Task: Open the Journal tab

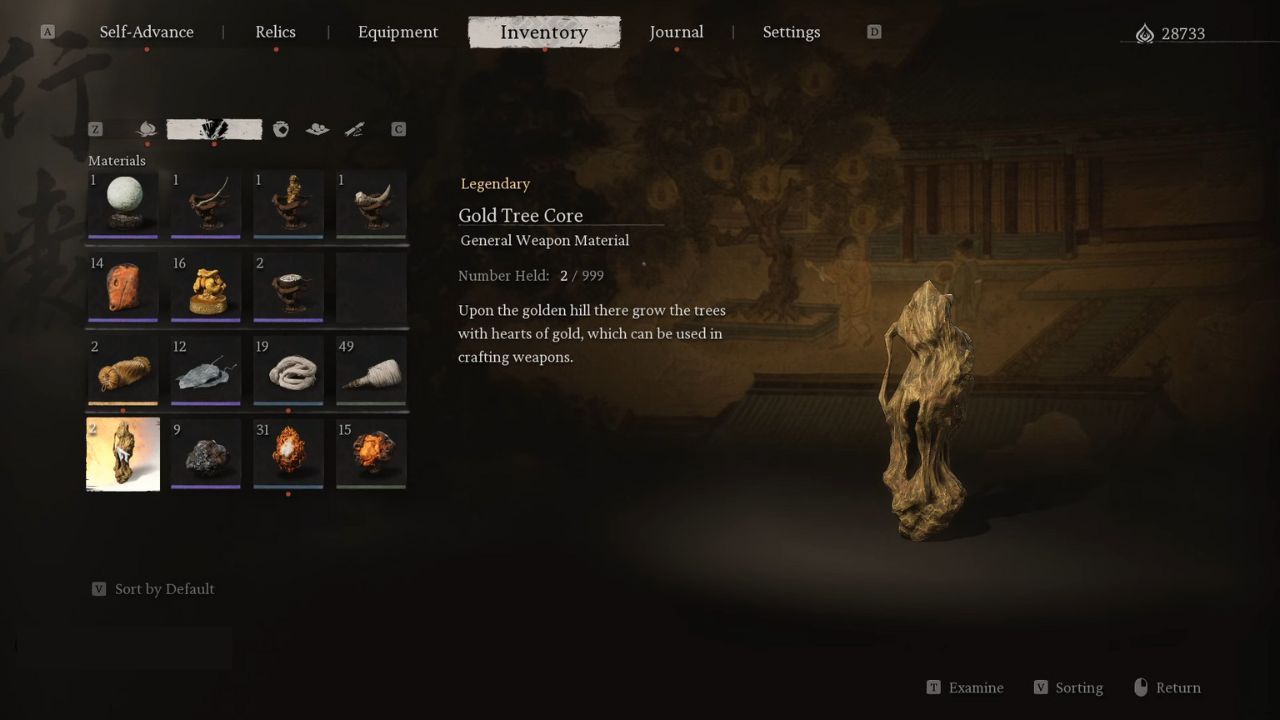Action: [677, 32]
